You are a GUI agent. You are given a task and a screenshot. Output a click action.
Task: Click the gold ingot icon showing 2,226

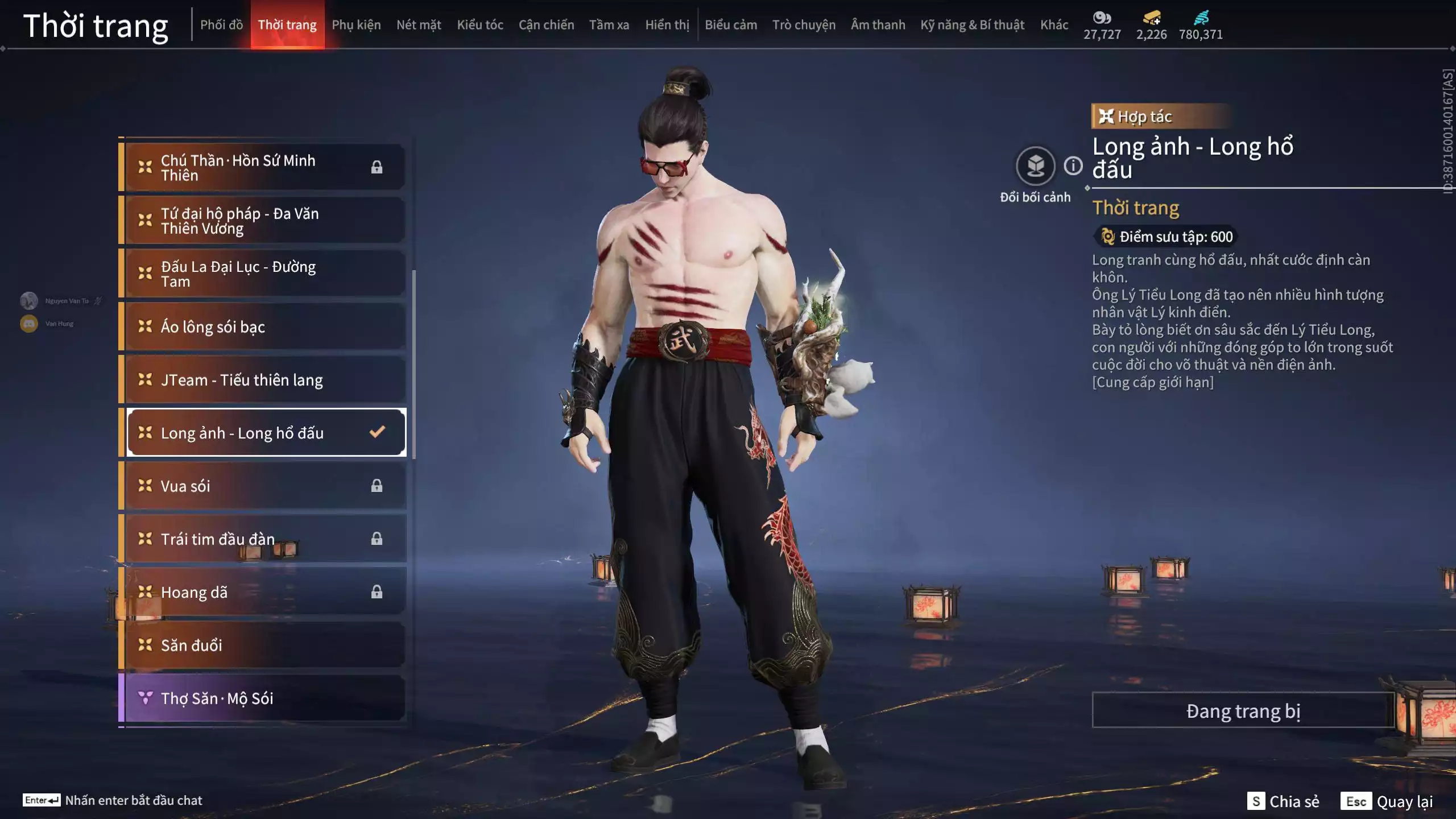coord(1150,18)
